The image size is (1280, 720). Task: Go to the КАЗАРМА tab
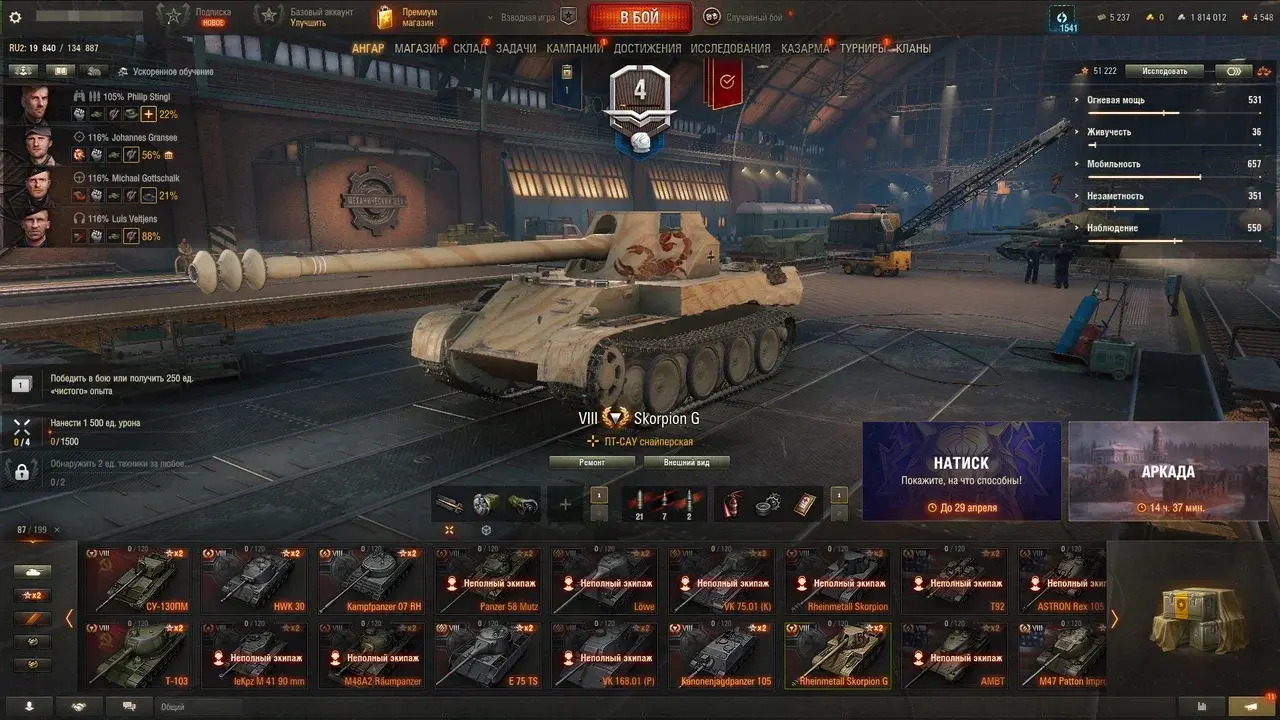coord(804,48)
